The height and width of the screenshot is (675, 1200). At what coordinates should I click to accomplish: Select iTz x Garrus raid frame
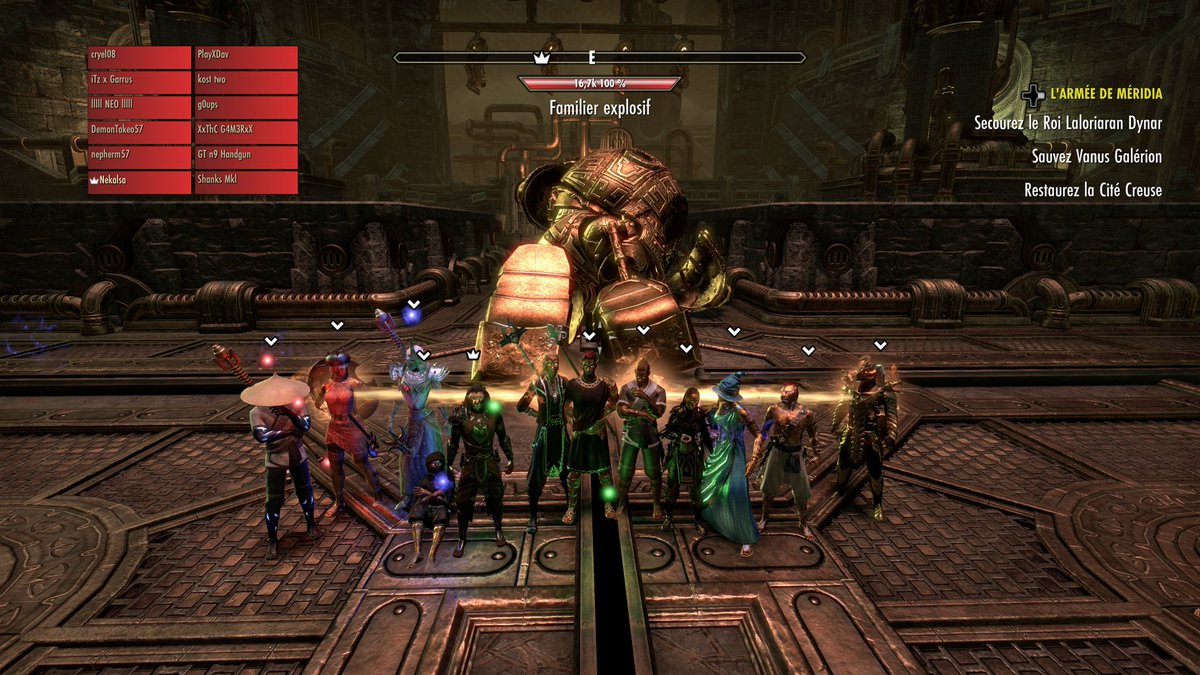(x=139, y=82)
